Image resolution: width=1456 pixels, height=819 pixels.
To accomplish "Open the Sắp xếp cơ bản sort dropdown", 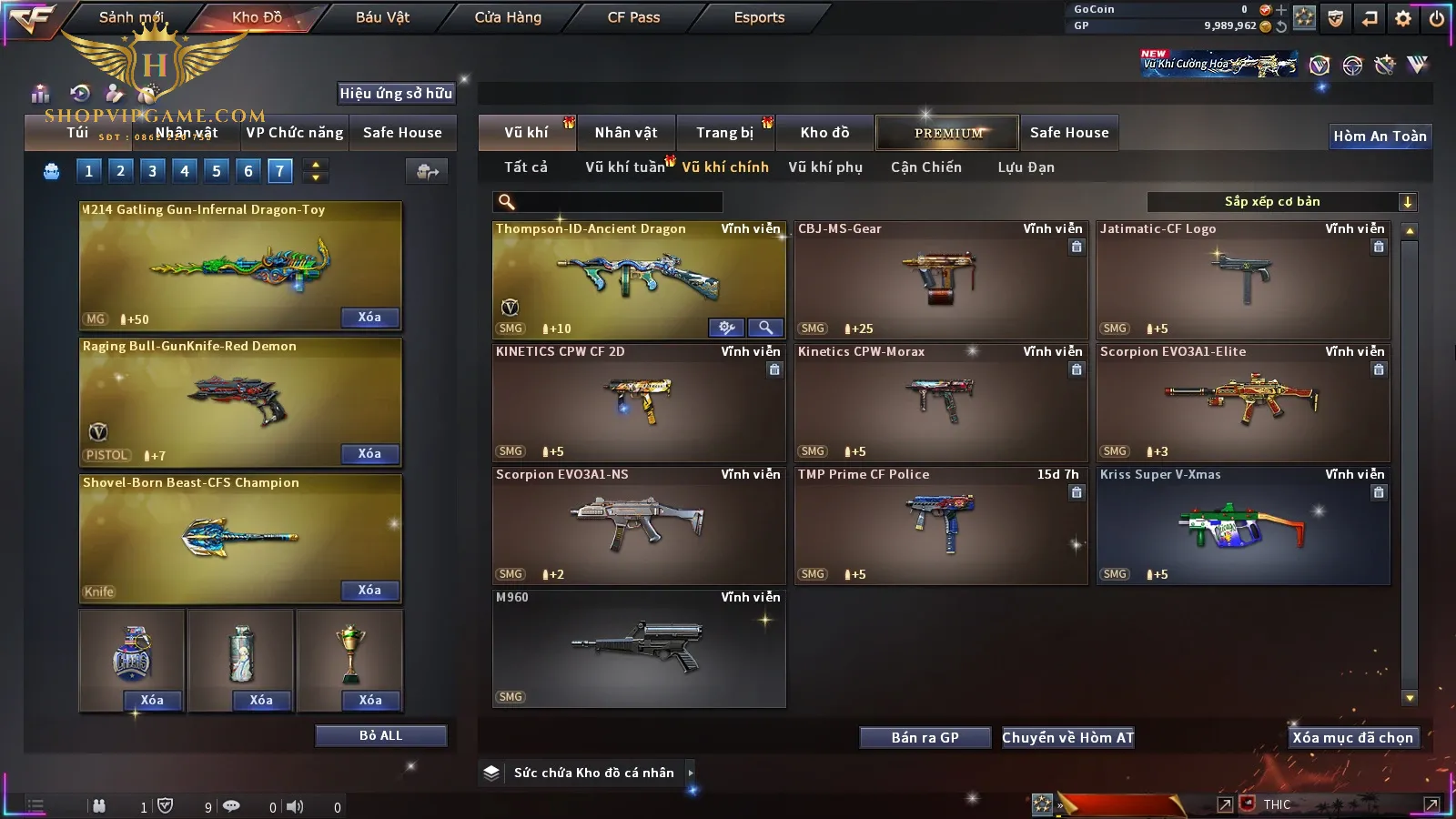I will 1281,202.
